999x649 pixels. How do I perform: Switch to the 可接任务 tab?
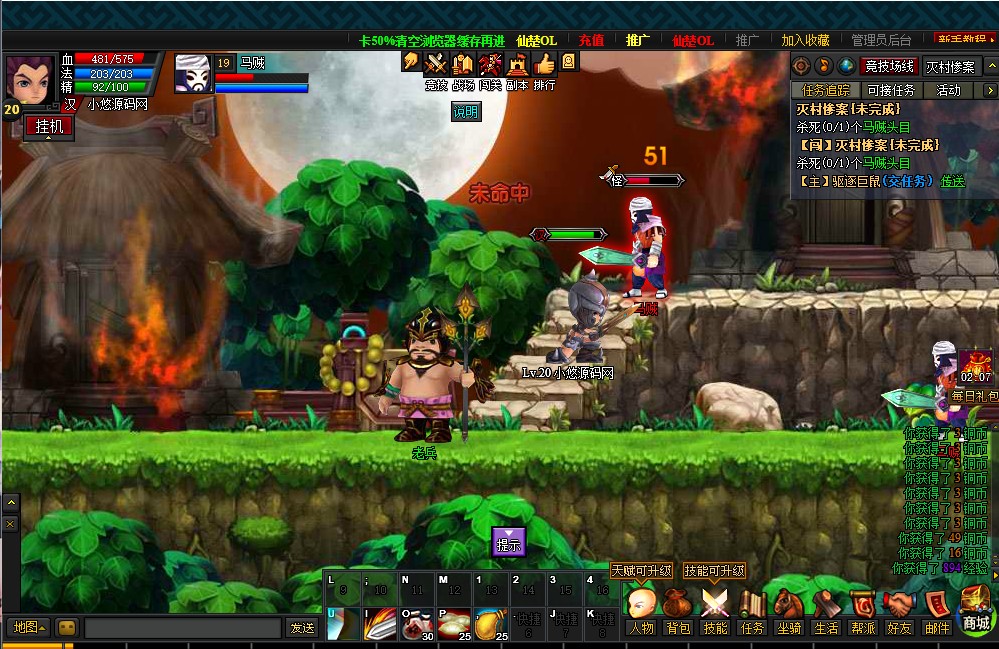[x=890, y=90]
